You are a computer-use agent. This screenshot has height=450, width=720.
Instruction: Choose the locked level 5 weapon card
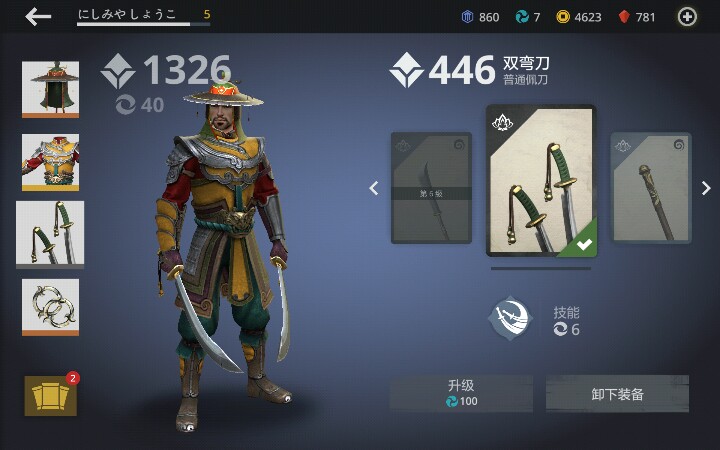coord(431,188)
